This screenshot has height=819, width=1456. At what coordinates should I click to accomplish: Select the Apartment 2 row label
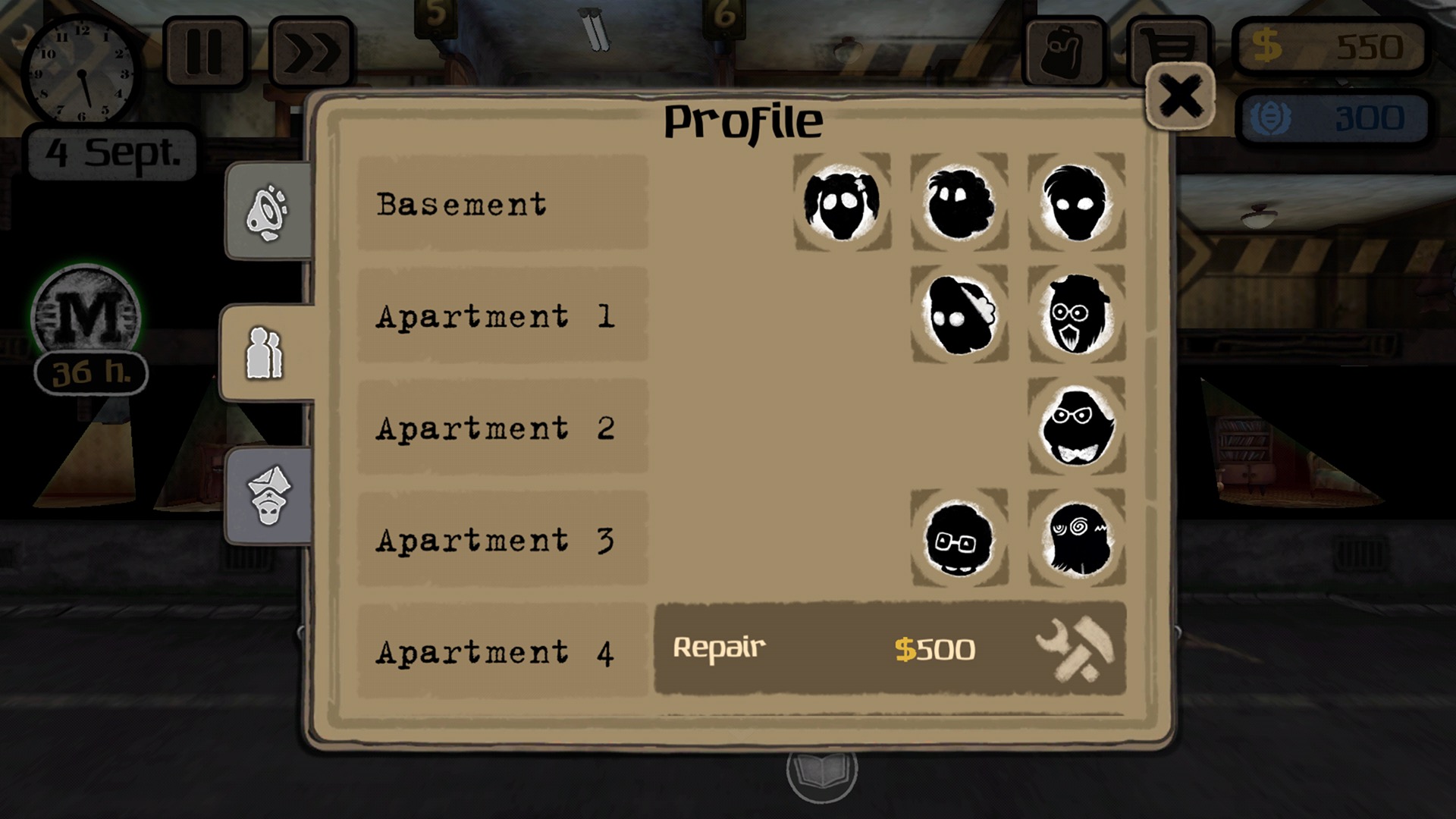coord(502,428)
